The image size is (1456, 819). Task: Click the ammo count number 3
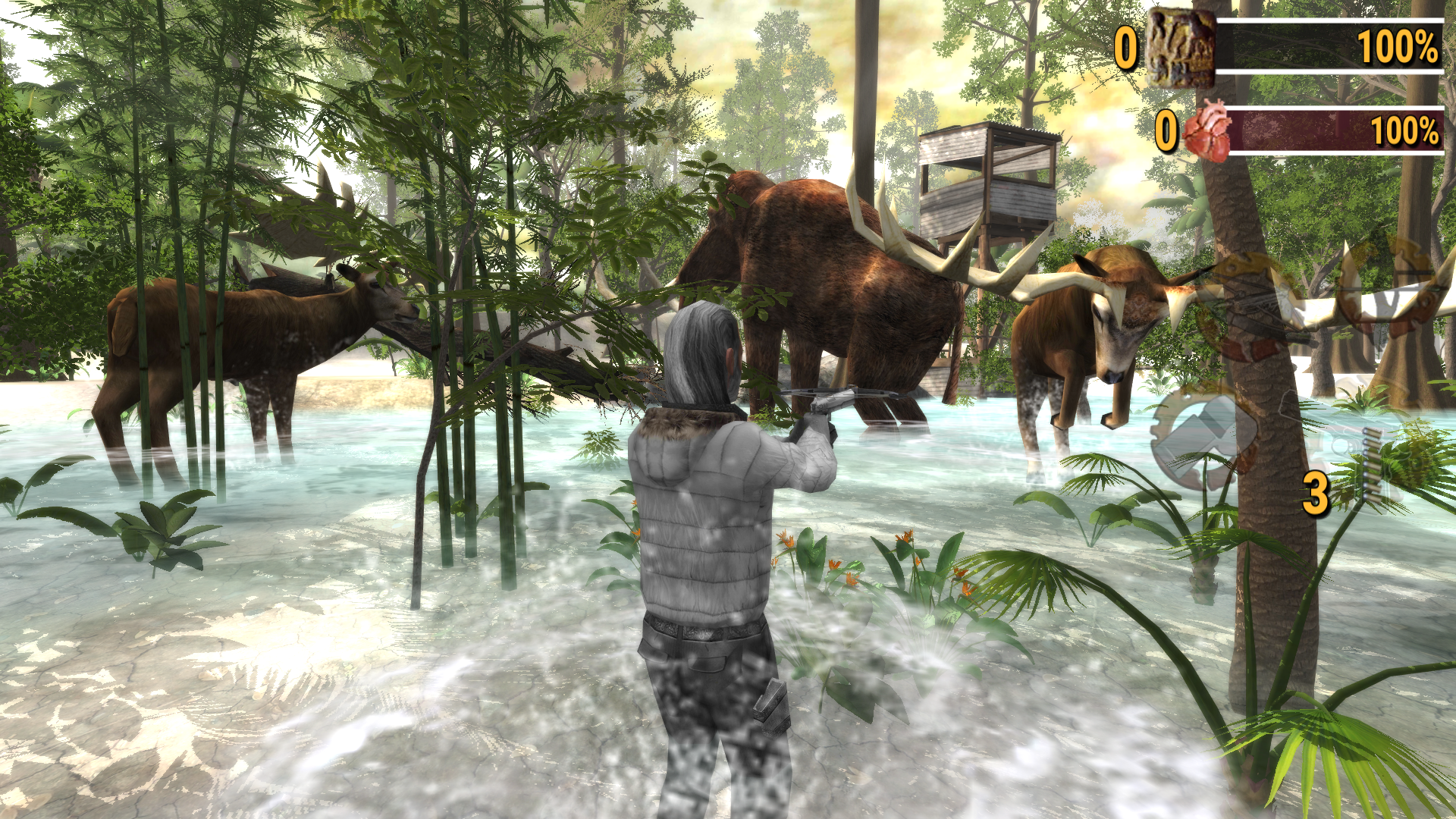pos(1316,493)
